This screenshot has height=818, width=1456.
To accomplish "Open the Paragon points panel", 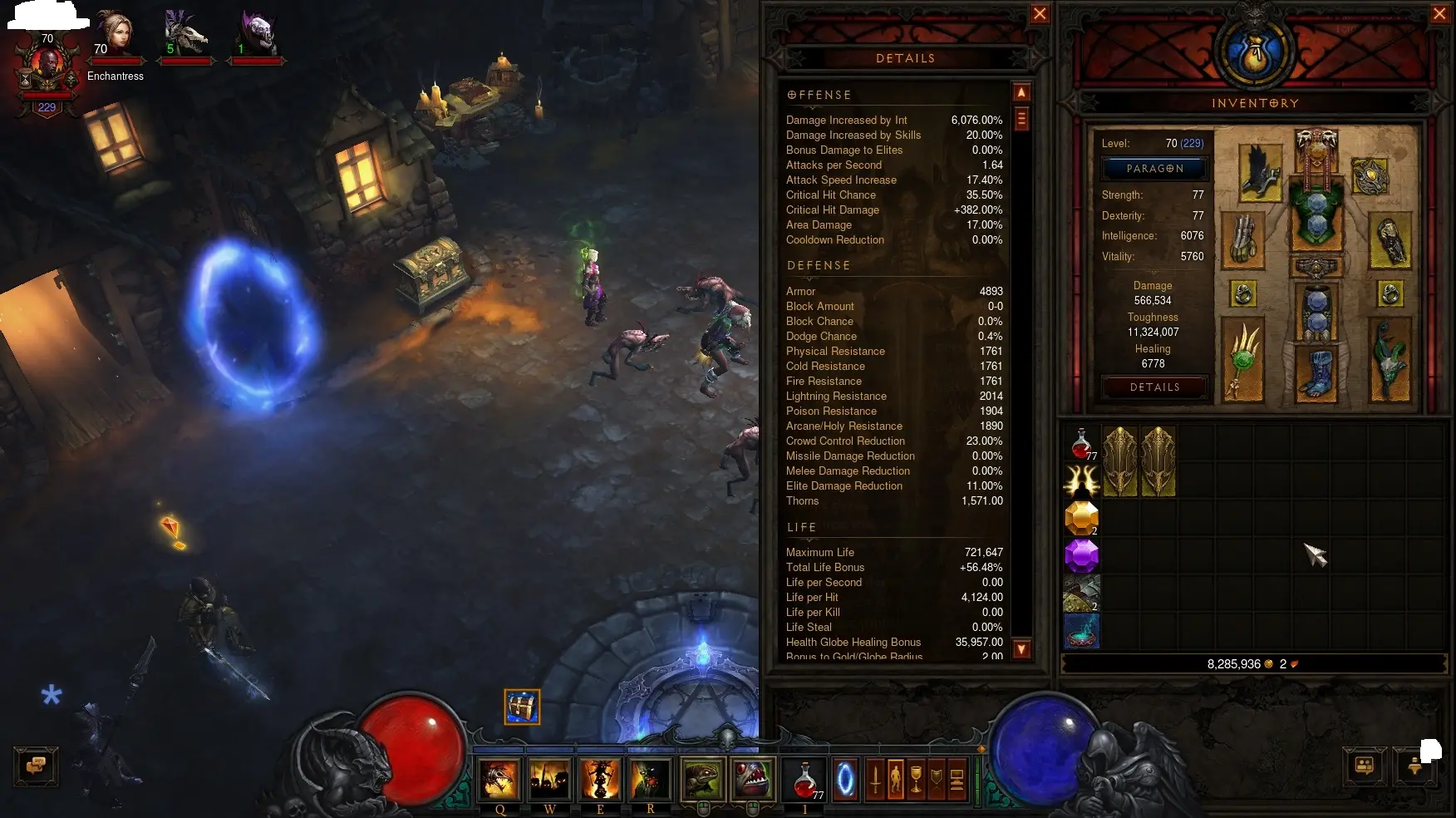I will 1154,169.
